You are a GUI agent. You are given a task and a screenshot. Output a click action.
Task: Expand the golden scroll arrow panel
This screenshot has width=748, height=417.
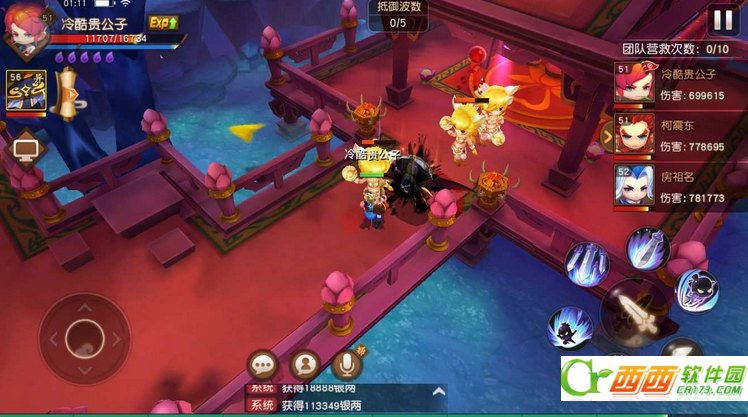tap(68, 96)
